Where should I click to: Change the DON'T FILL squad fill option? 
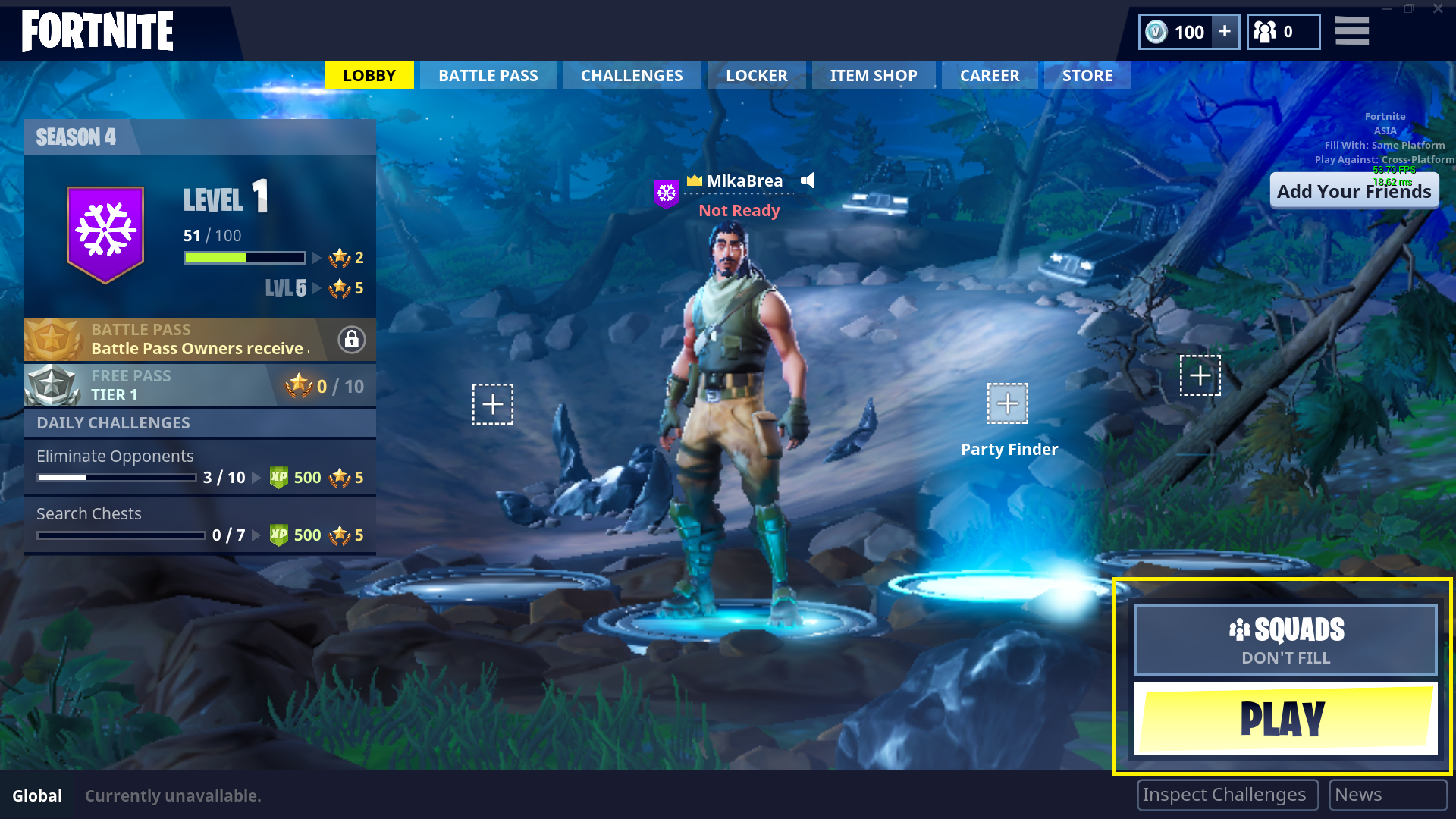coord(1285,657)
